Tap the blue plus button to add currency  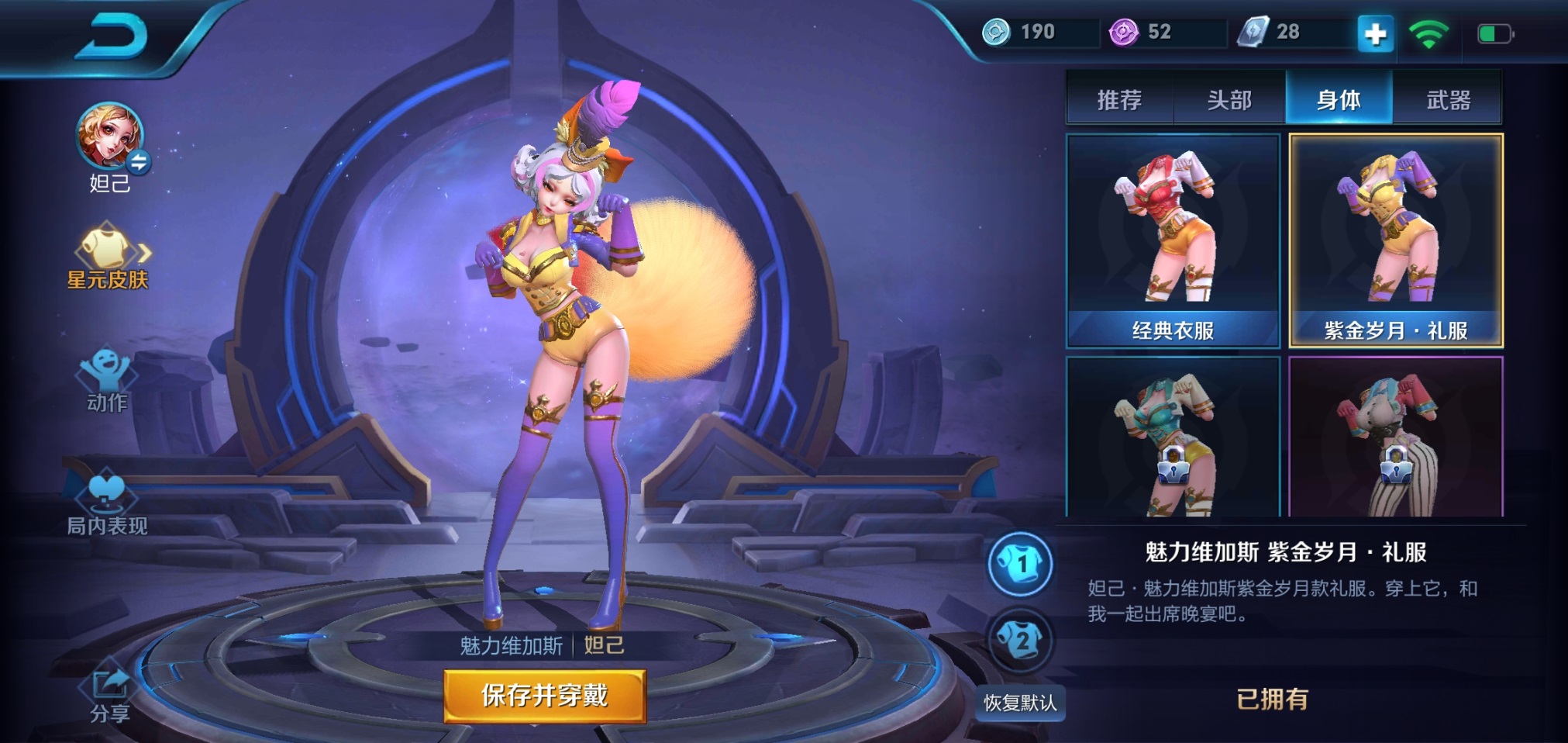[x=1375, y=34]
